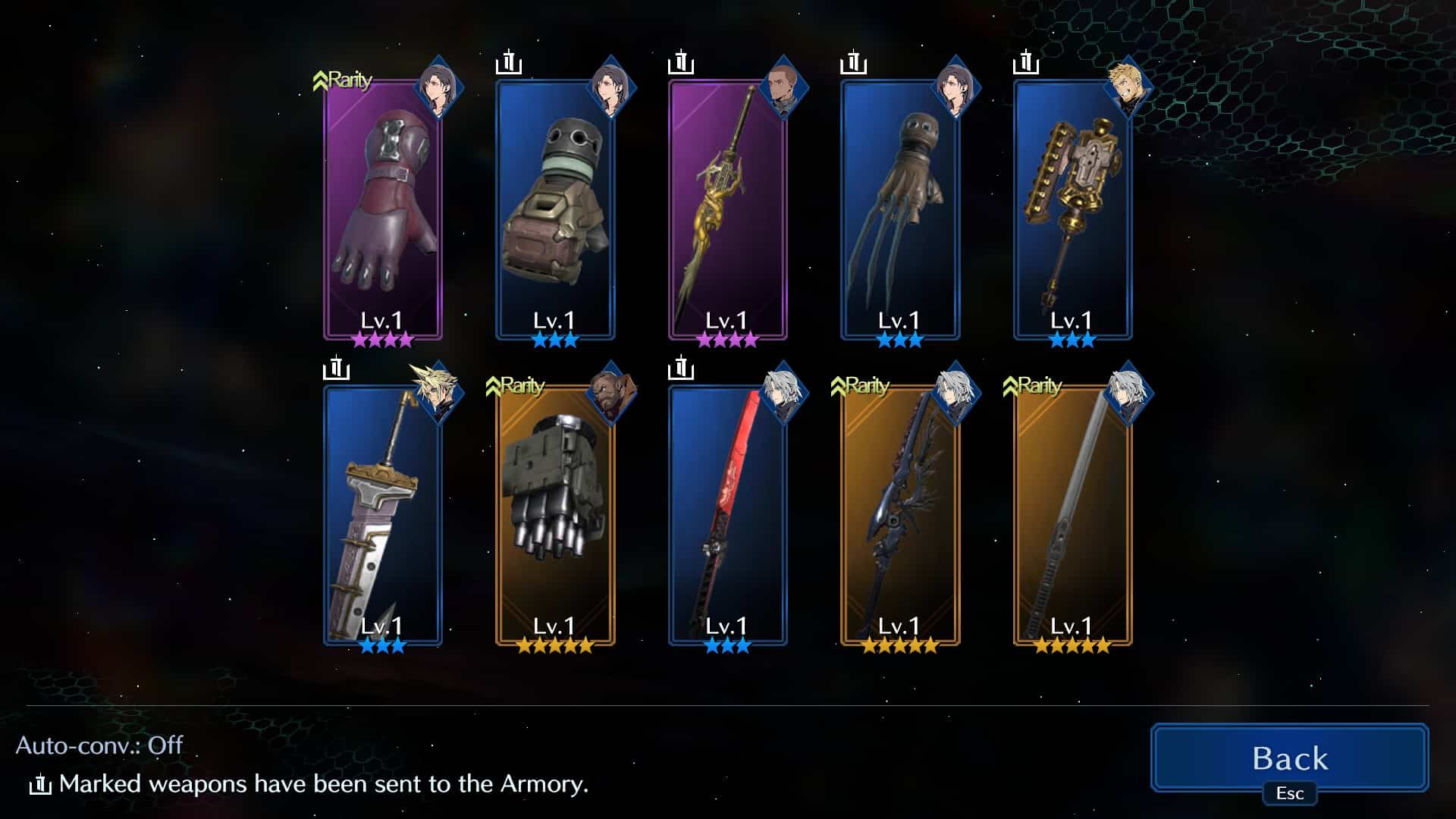Select the red katana weapon card
Screen dimensions: 1456x819
coord(726,523)
